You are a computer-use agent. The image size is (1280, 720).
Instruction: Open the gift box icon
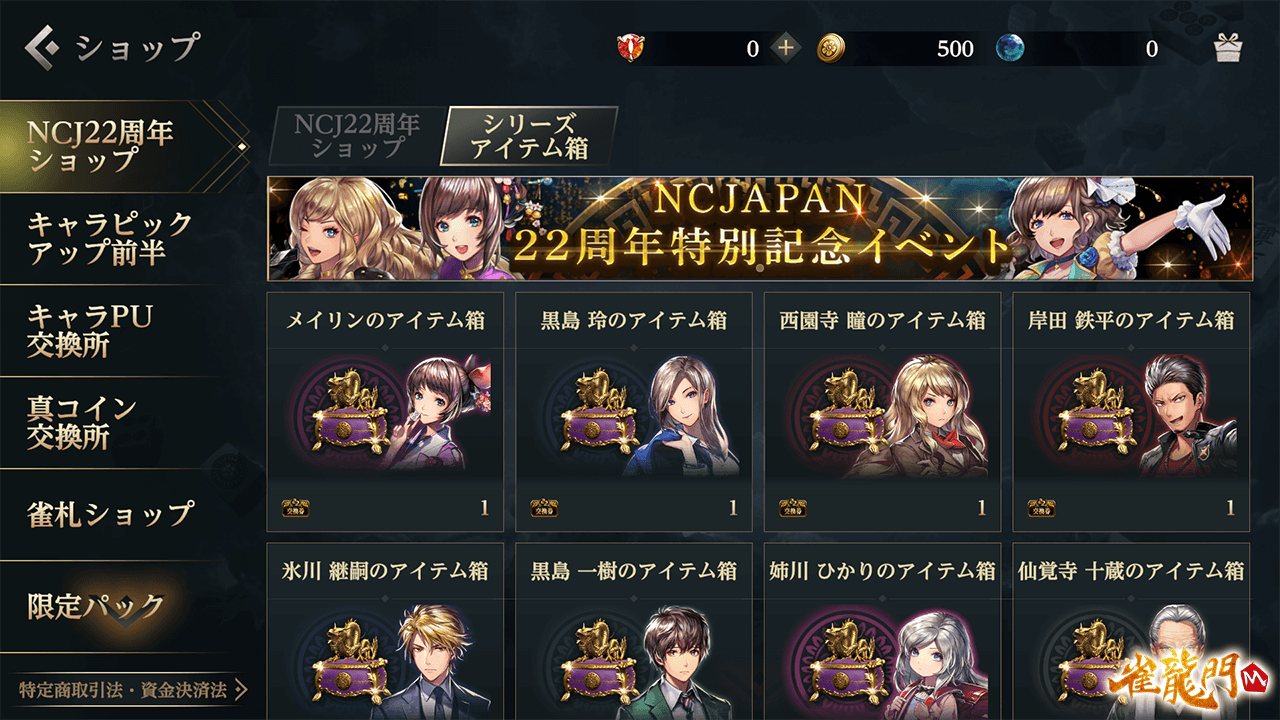point(1228,48)
